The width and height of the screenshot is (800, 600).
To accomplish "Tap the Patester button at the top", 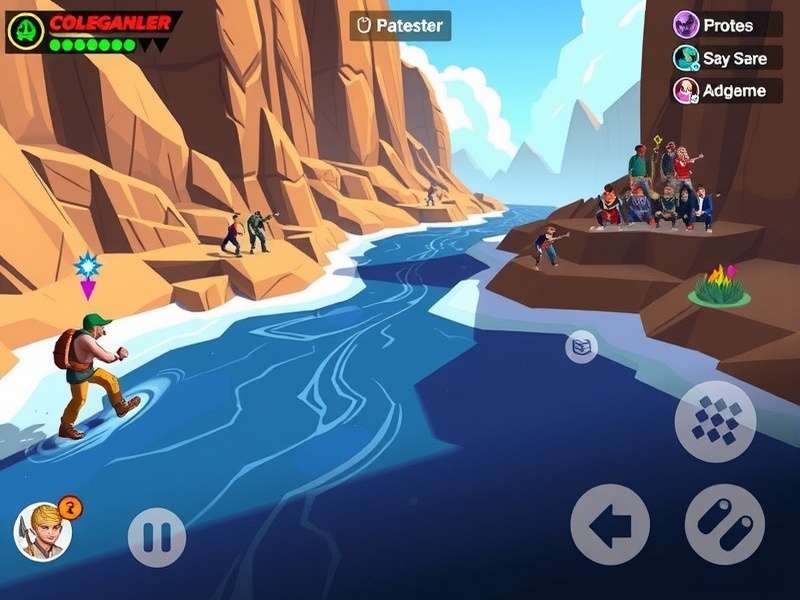I will click(400, 26).
